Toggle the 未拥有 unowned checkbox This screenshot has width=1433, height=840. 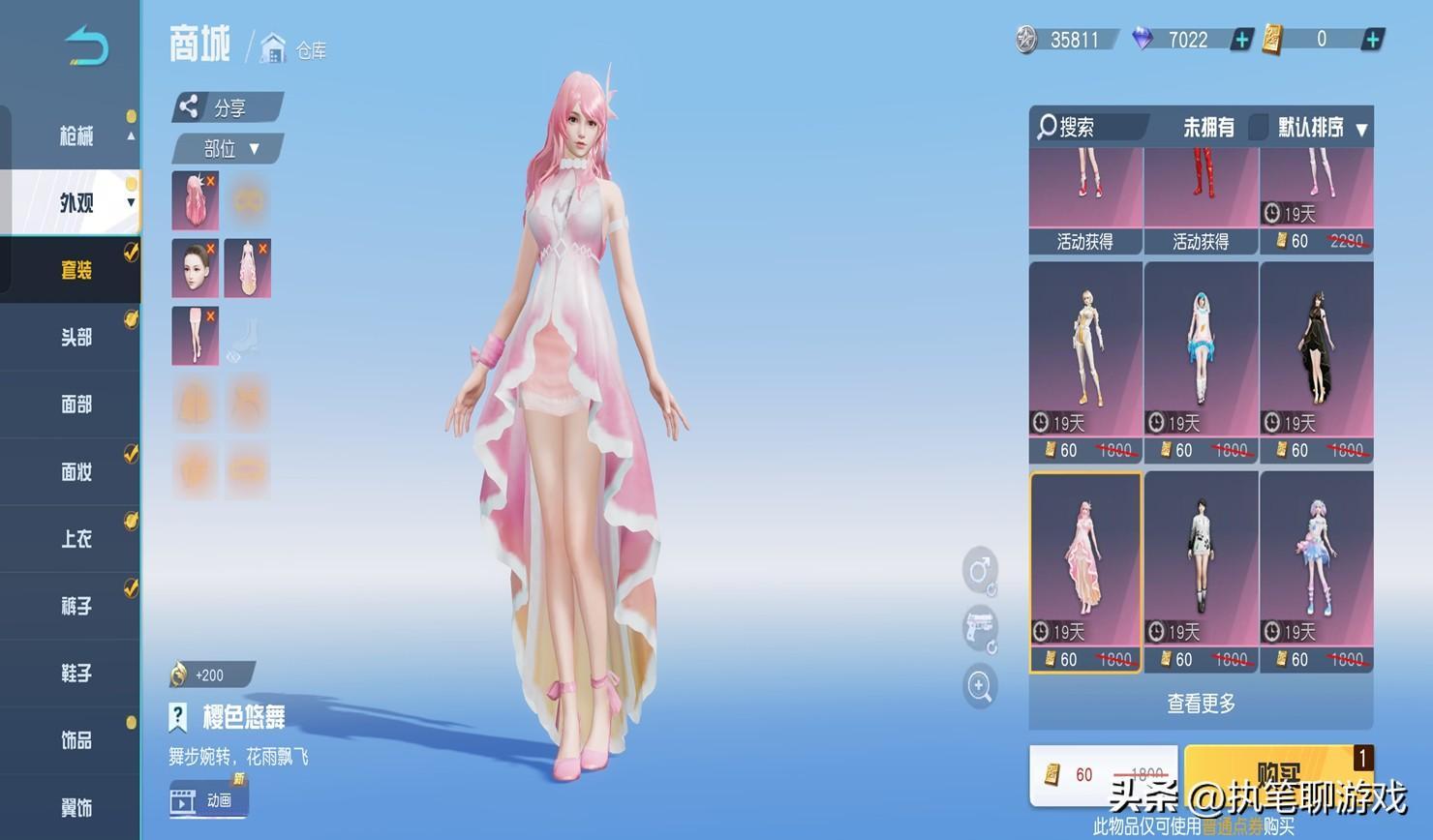click(1258, 127)
